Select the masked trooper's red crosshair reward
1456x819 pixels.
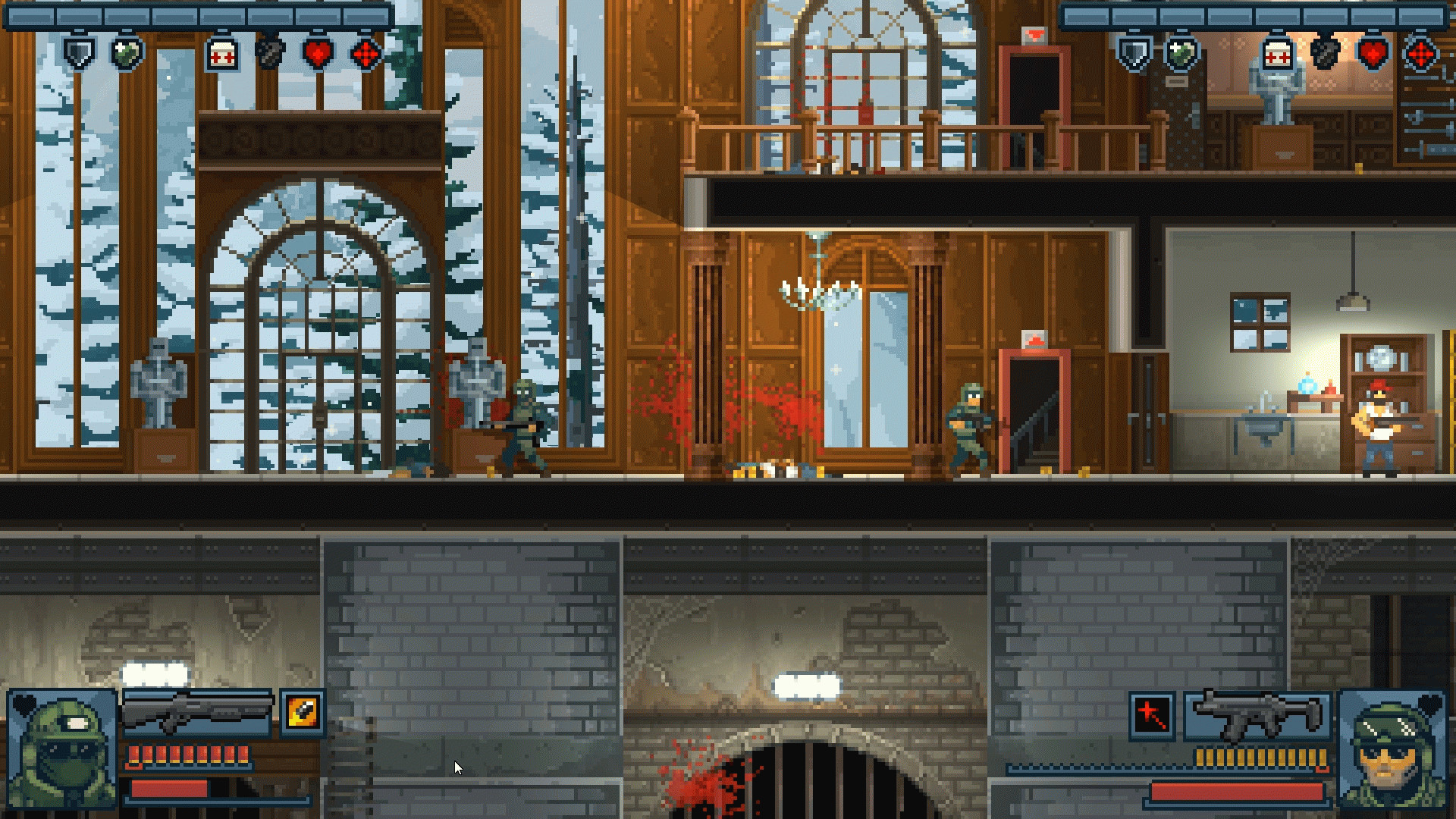coord(366,55)
